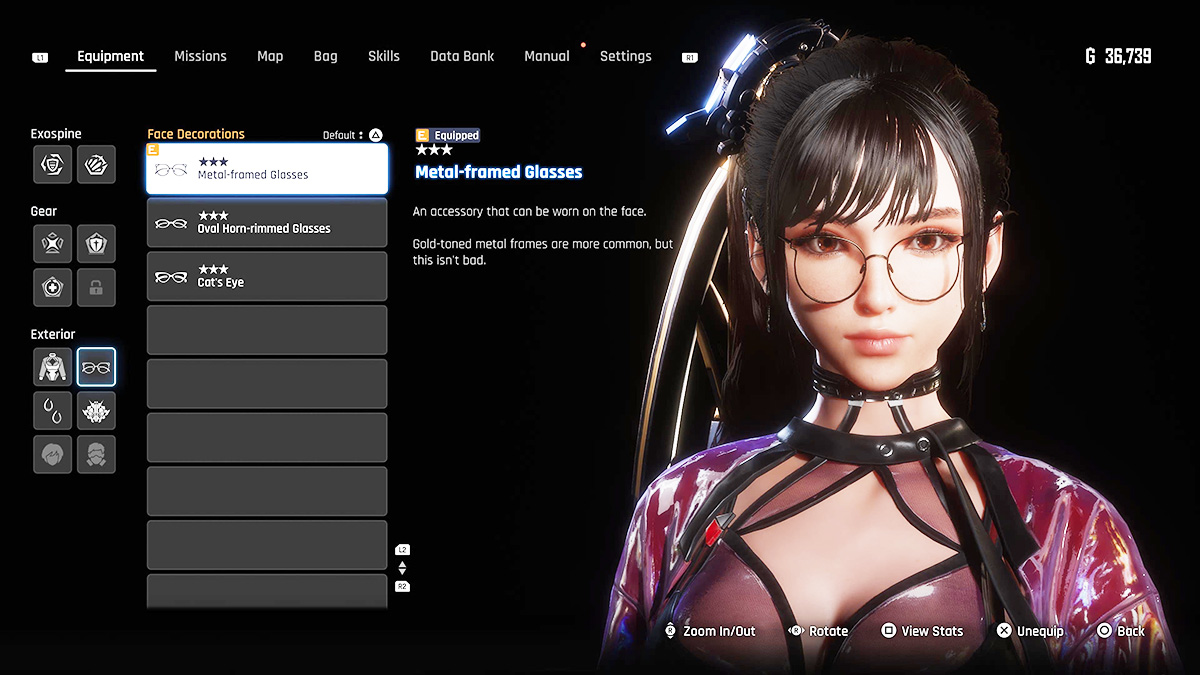The height and width of the screenshot is (675, 1200).
Task: Choose the Oval Horn-rimmed Glasses
Action: pos(267,223)
